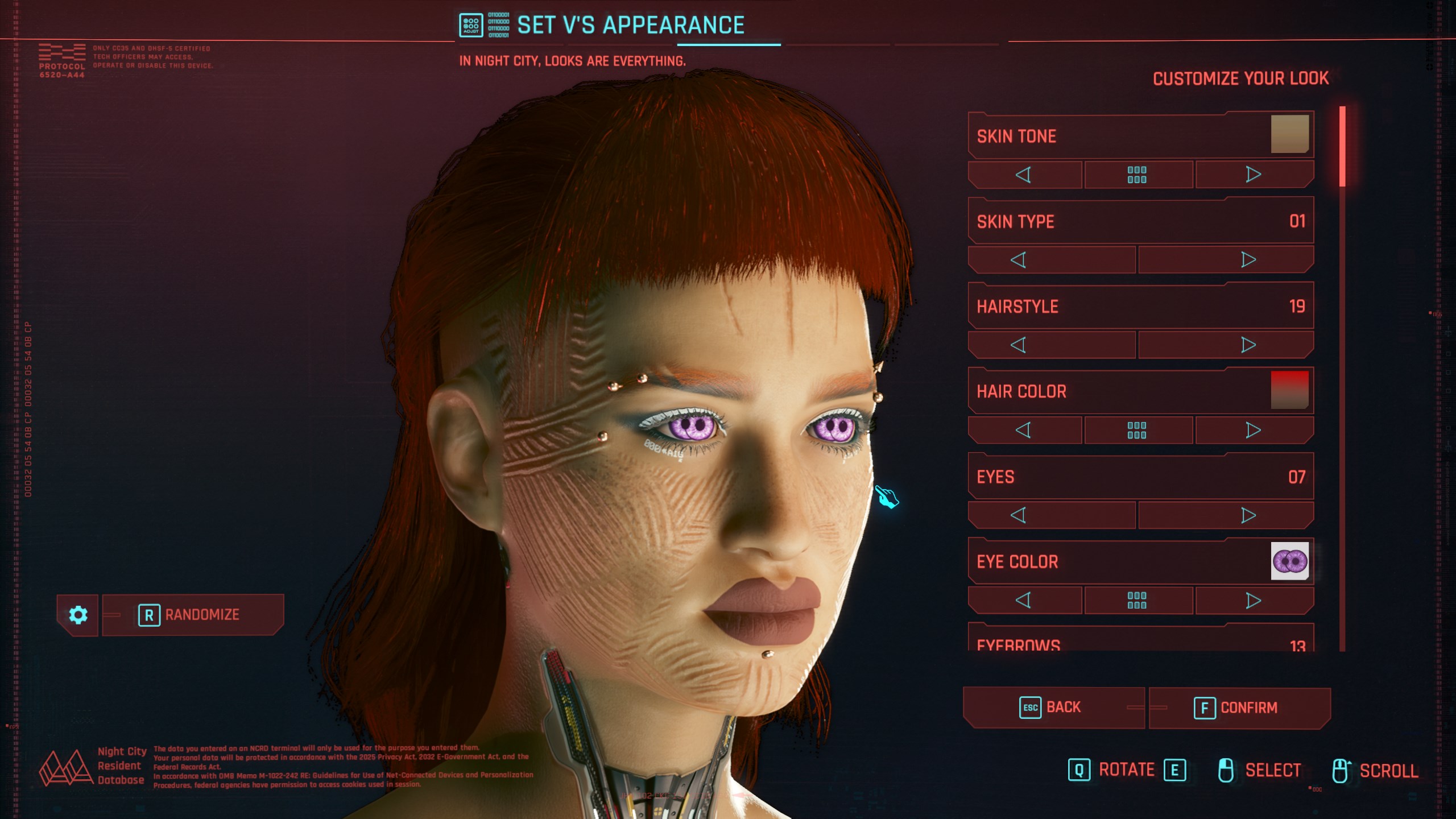The width and height of the screenshot is (1456, 819).
Task: Switch to next skin type
Action: point(1248,260)
